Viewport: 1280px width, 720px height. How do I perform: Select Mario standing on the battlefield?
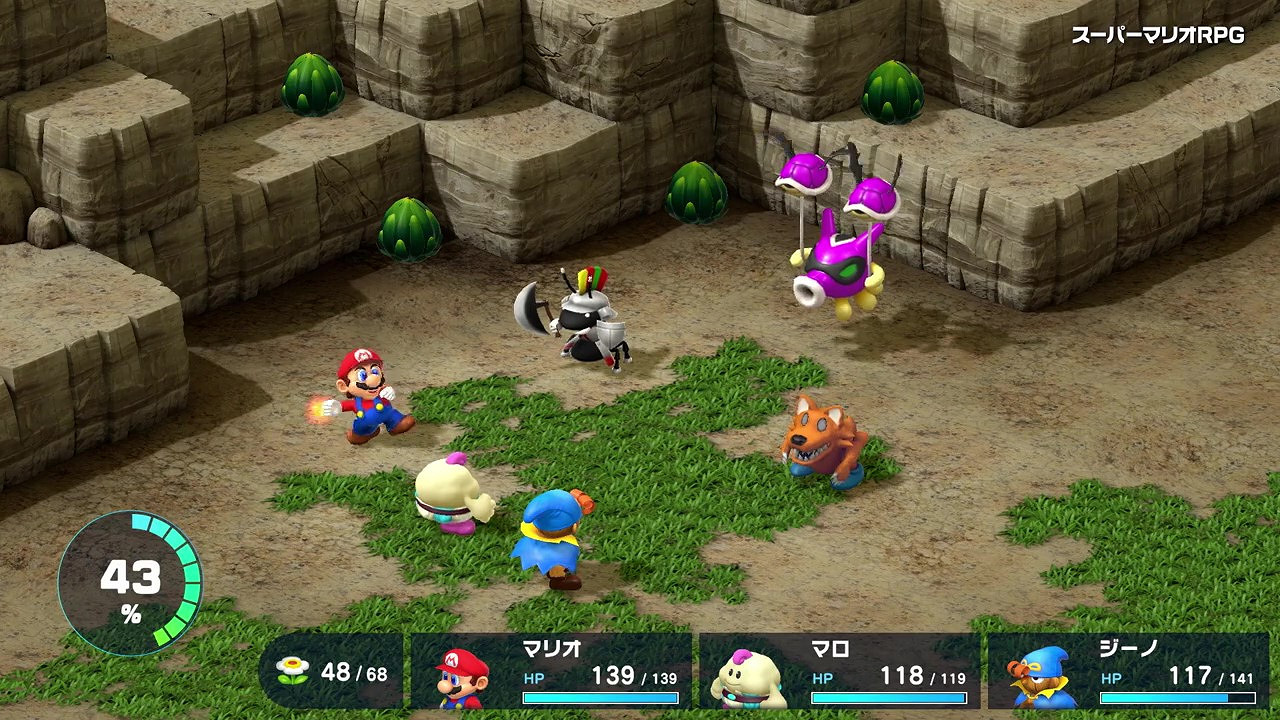(360, 400)
